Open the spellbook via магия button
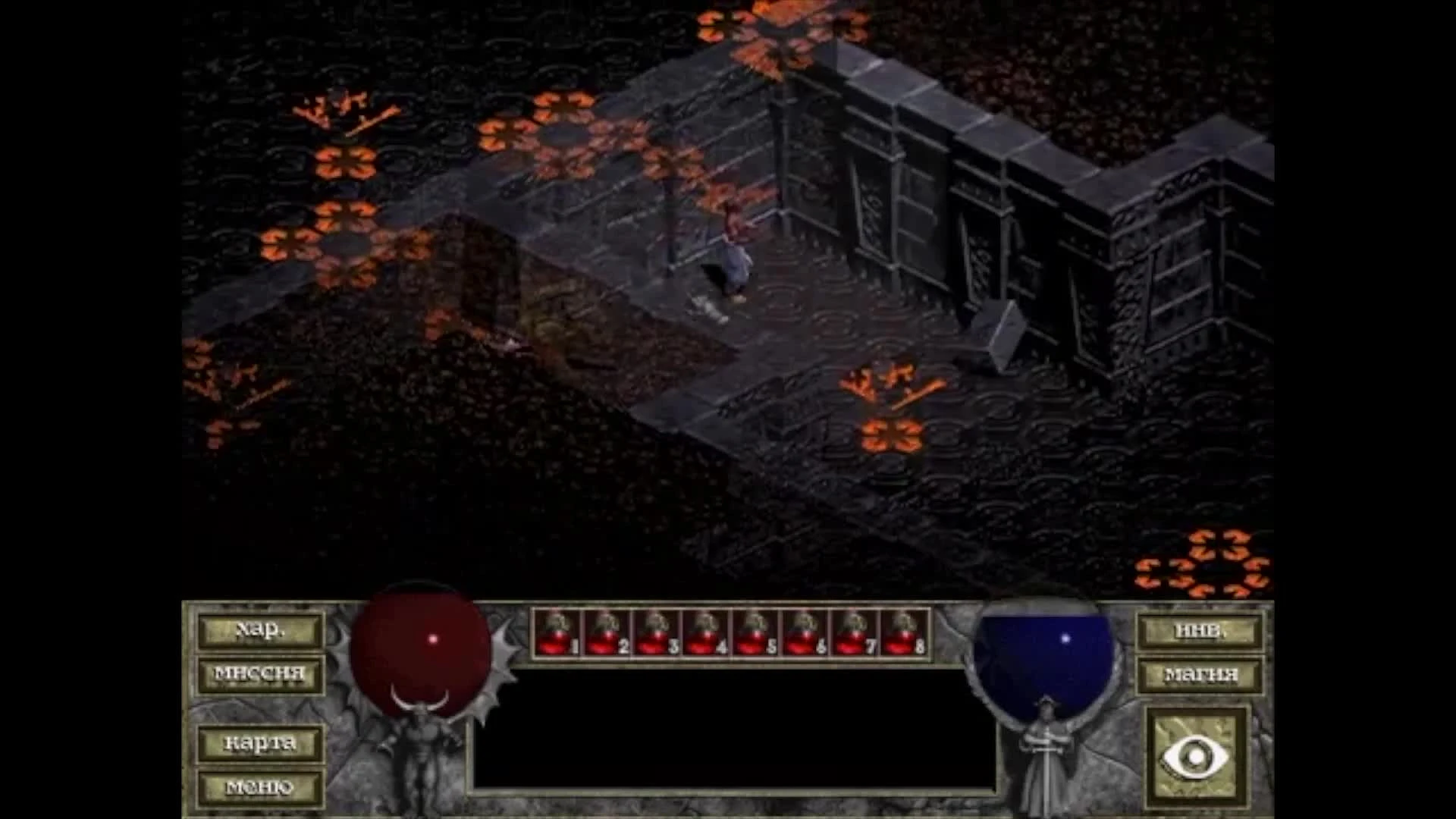The height and width of the screenshot is (819, 1456). pos(1200,673)
